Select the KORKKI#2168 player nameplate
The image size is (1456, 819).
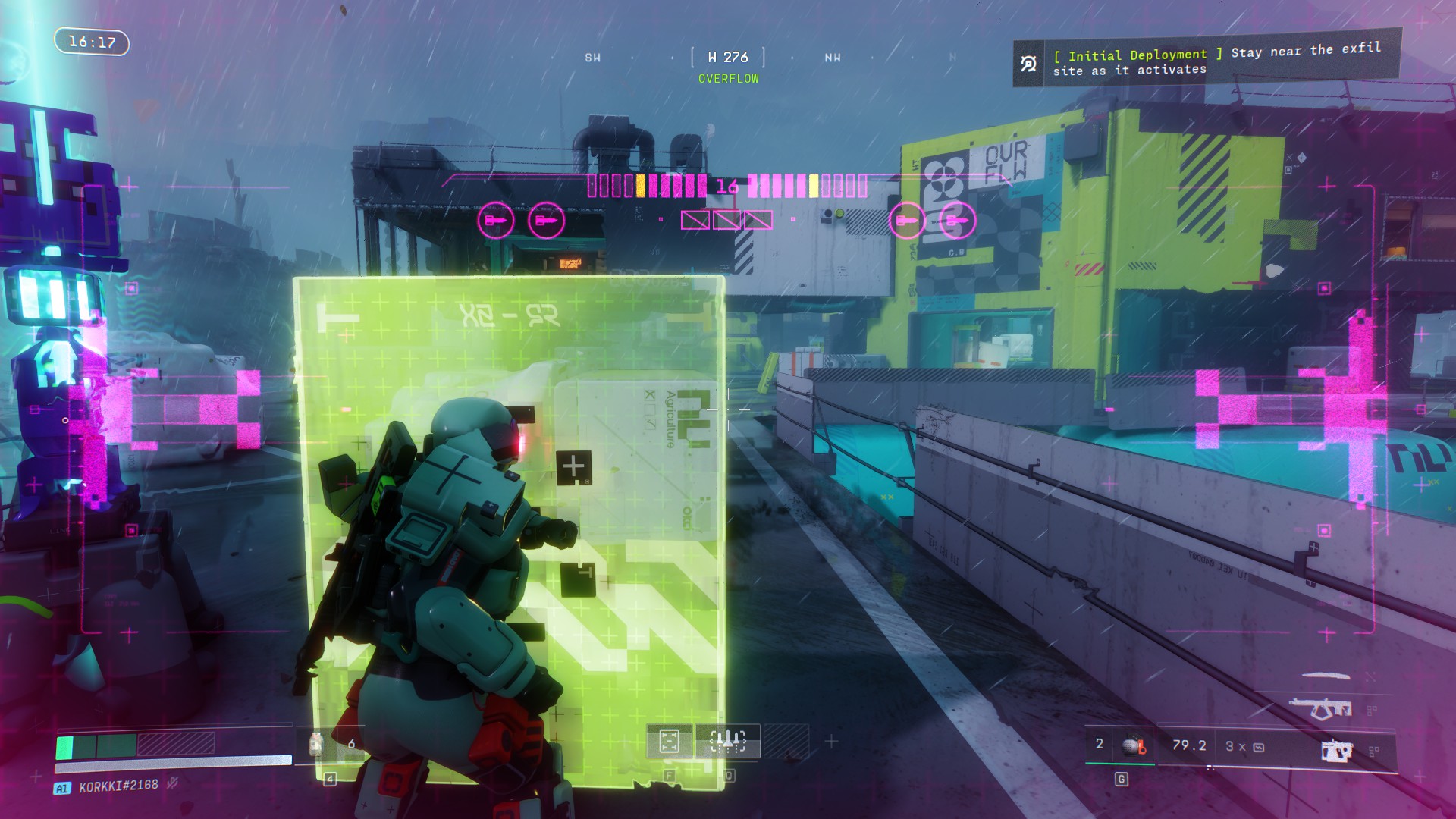click(118, 786)
